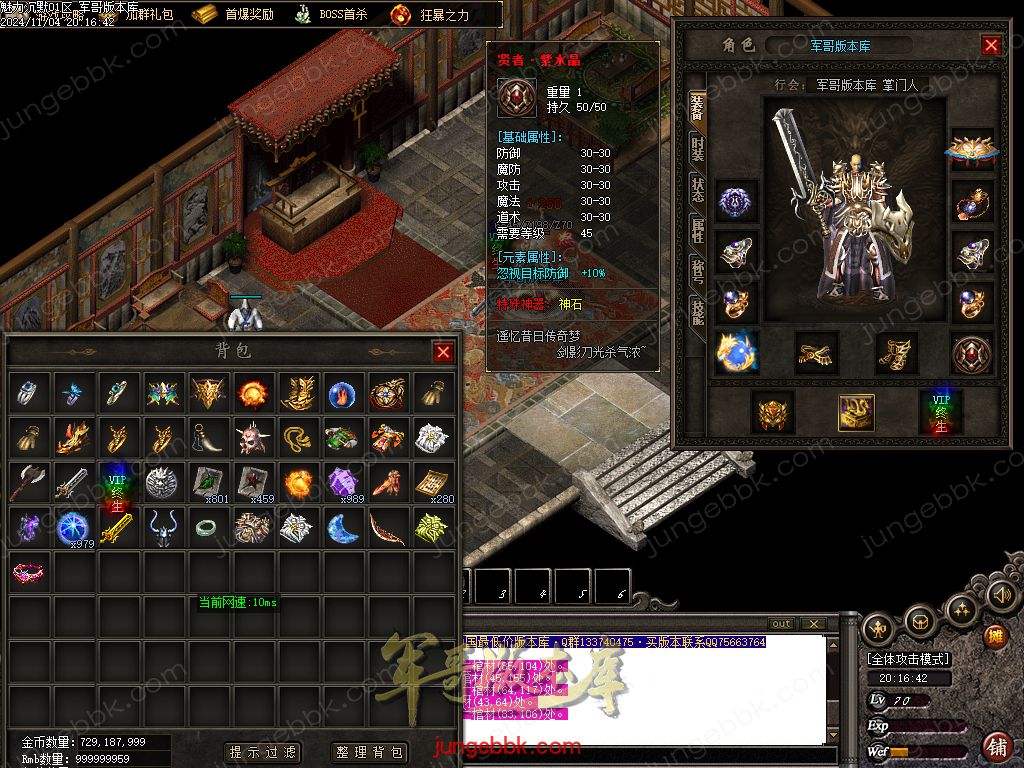Open the BOSS首杀 menu
Screen dimensions: 1024x768
[333, 15]
